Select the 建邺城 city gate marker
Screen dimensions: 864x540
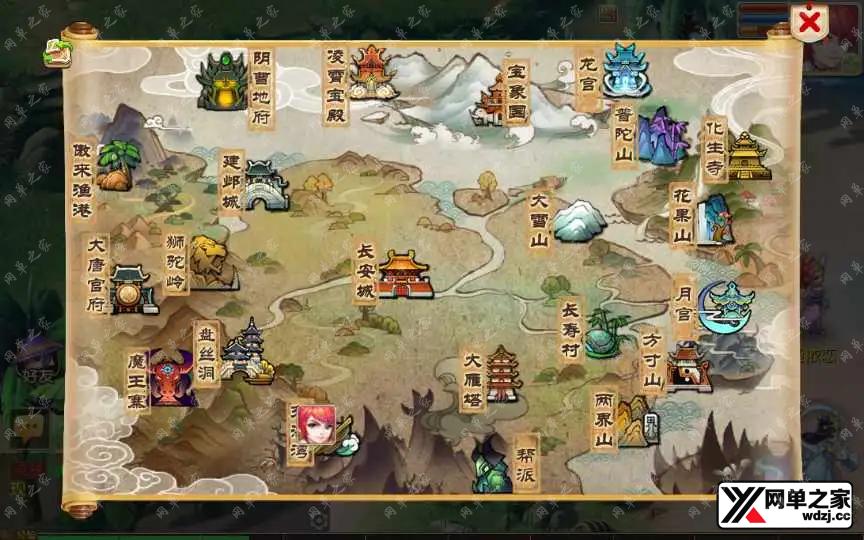(x=264, y=186)
